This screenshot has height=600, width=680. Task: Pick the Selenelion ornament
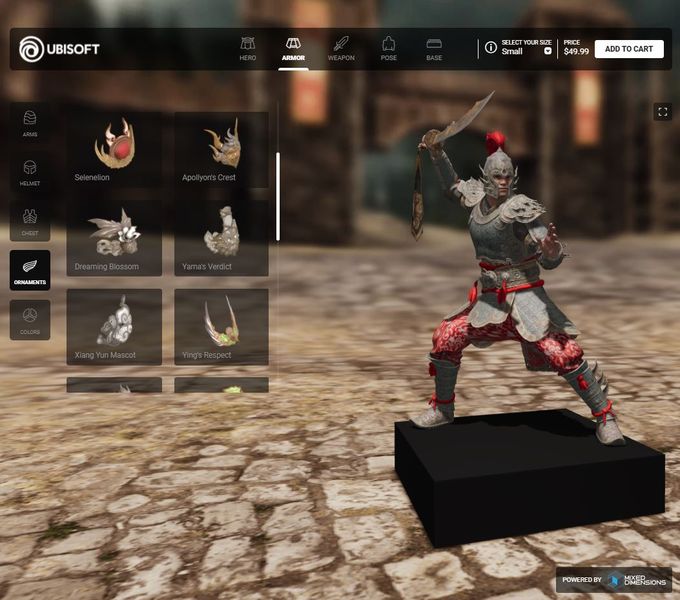pos(114,149)
